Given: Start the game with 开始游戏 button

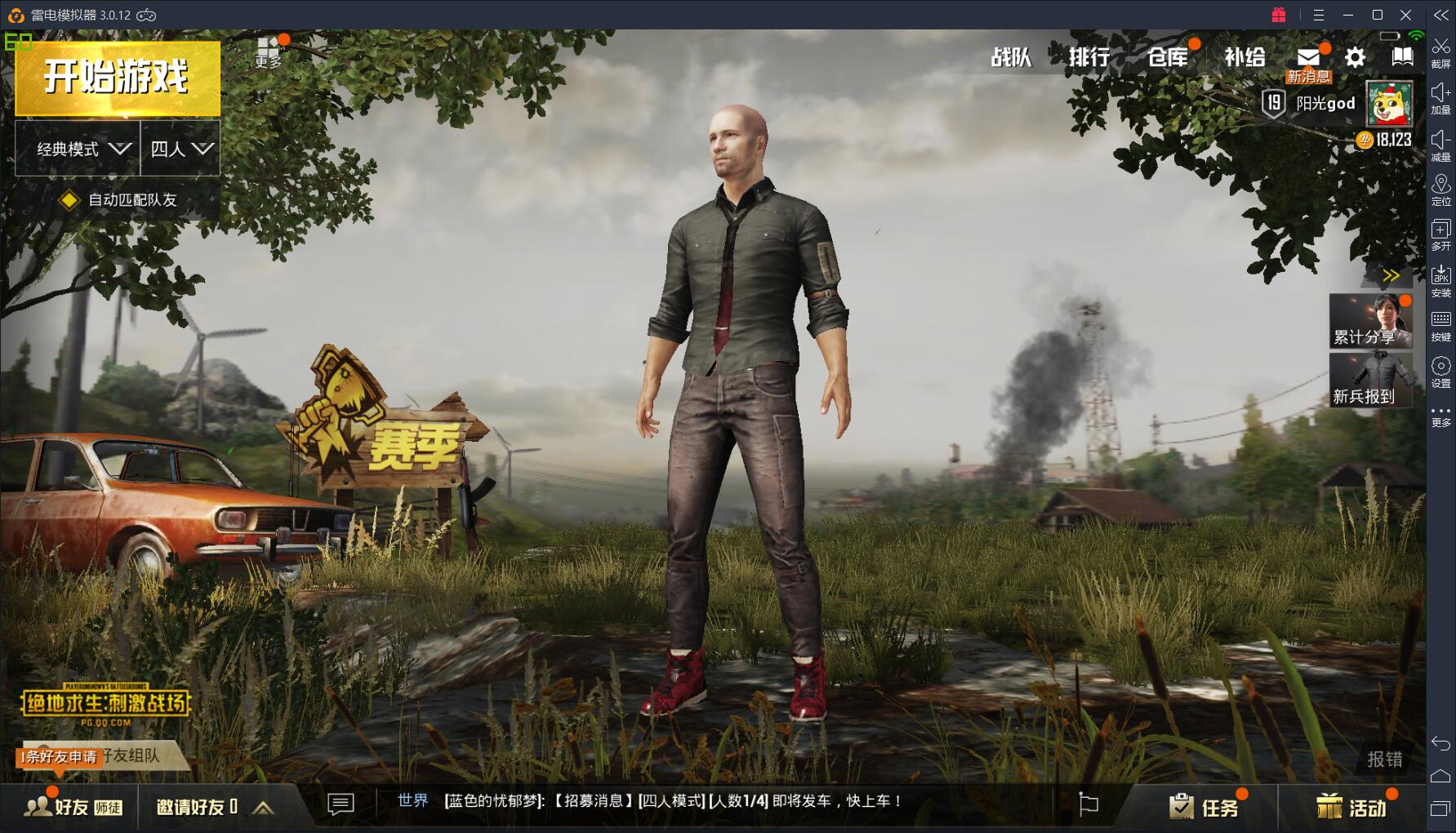Looking at the screenshot, I should pyautogui.click(x=117, y=78).
